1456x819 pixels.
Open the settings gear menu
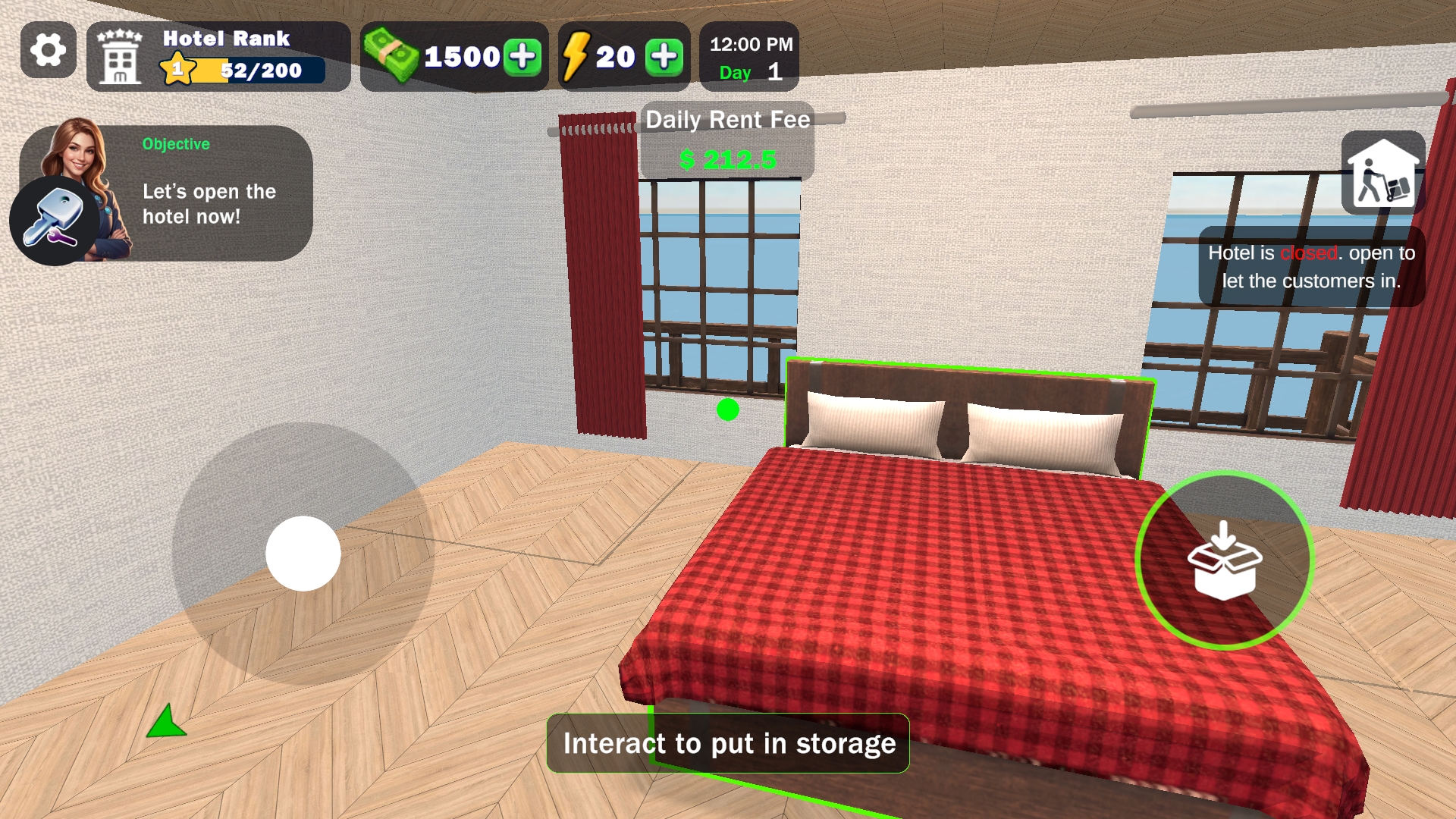pyautogui.click(x=49, y=51)
